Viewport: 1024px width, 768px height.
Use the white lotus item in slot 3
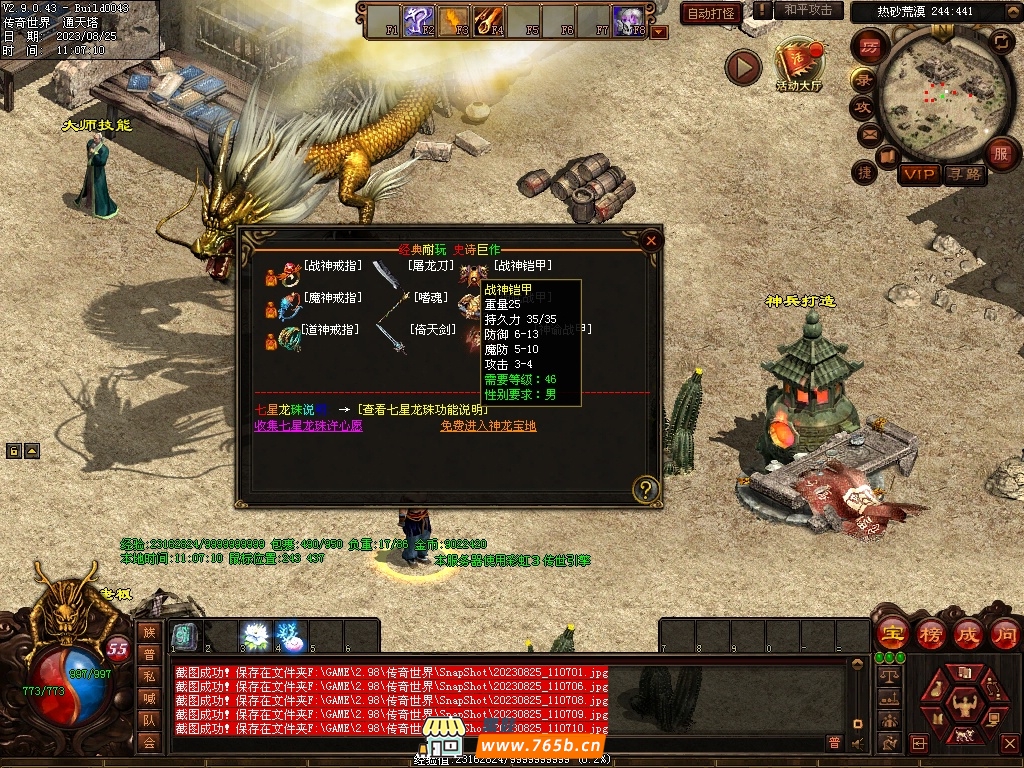pyautogui.click(x=255, y=636)
